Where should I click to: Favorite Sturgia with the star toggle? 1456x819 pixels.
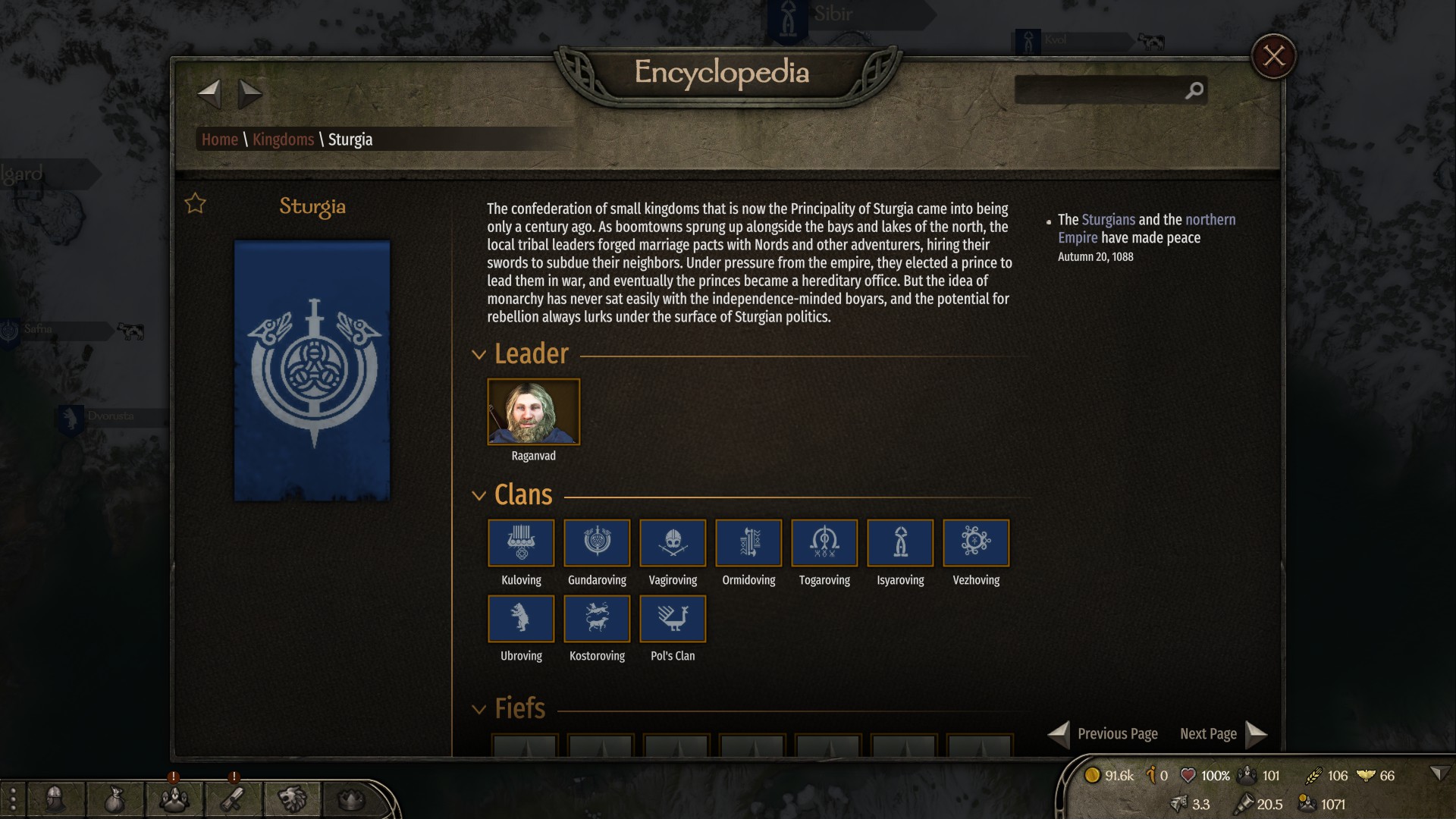point(195,202)
